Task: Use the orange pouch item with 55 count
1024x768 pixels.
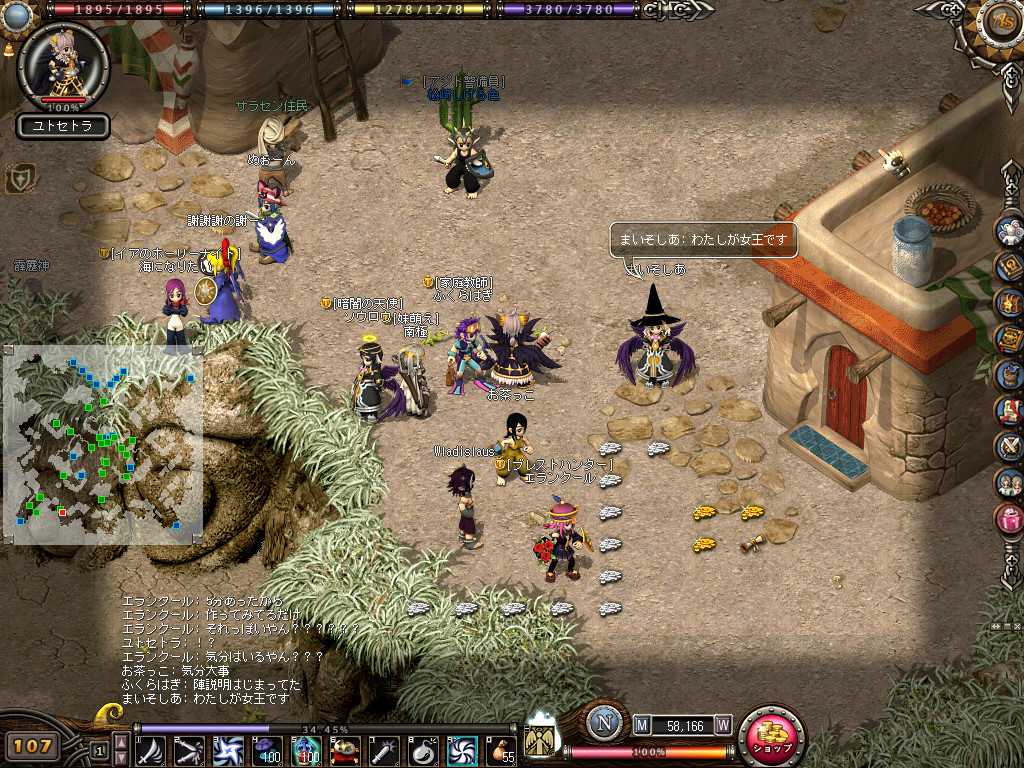Action: click(500, 749)
